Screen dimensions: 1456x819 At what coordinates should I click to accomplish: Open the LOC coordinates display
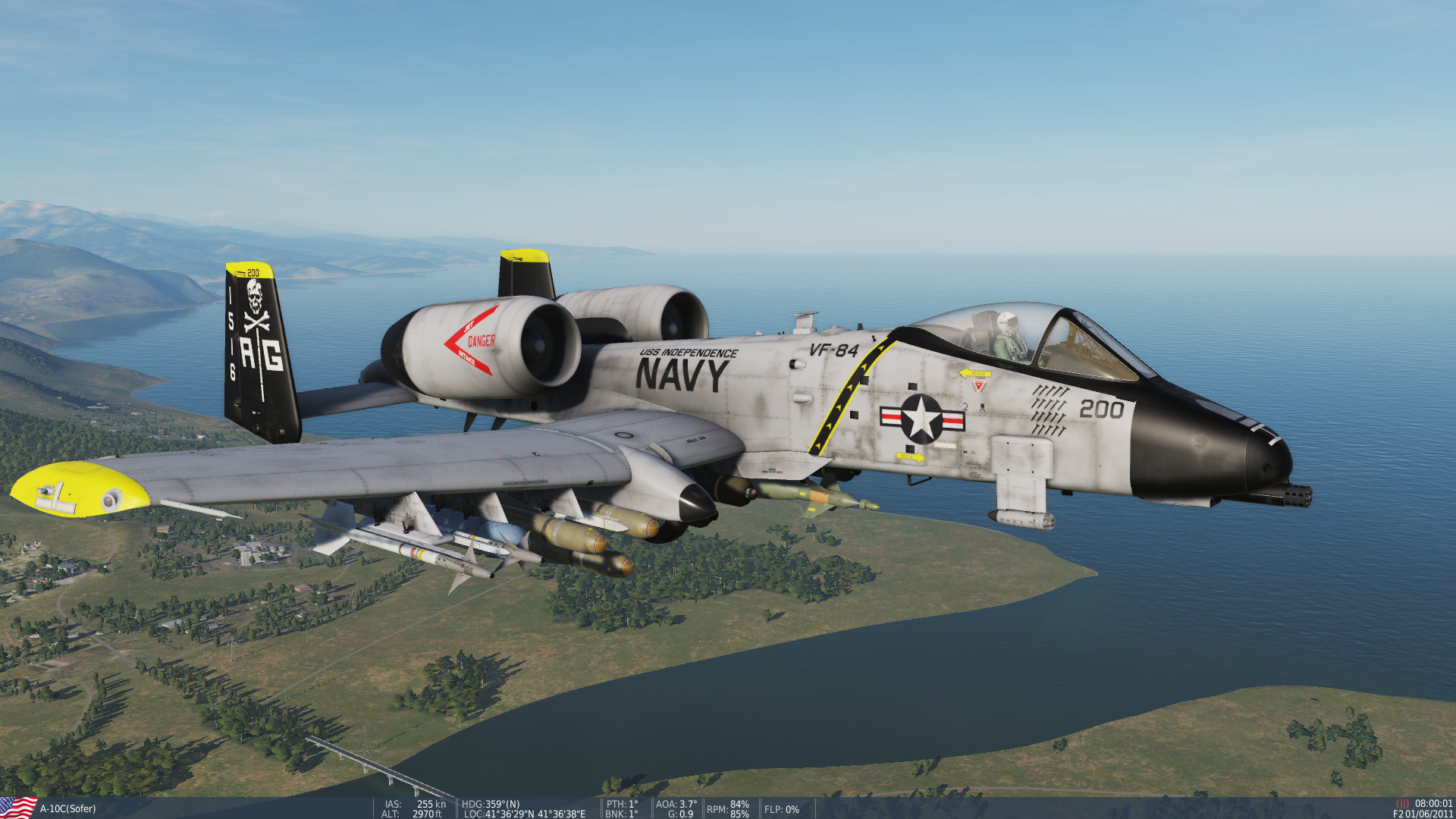pyautogui.click(x=523, y=812)
